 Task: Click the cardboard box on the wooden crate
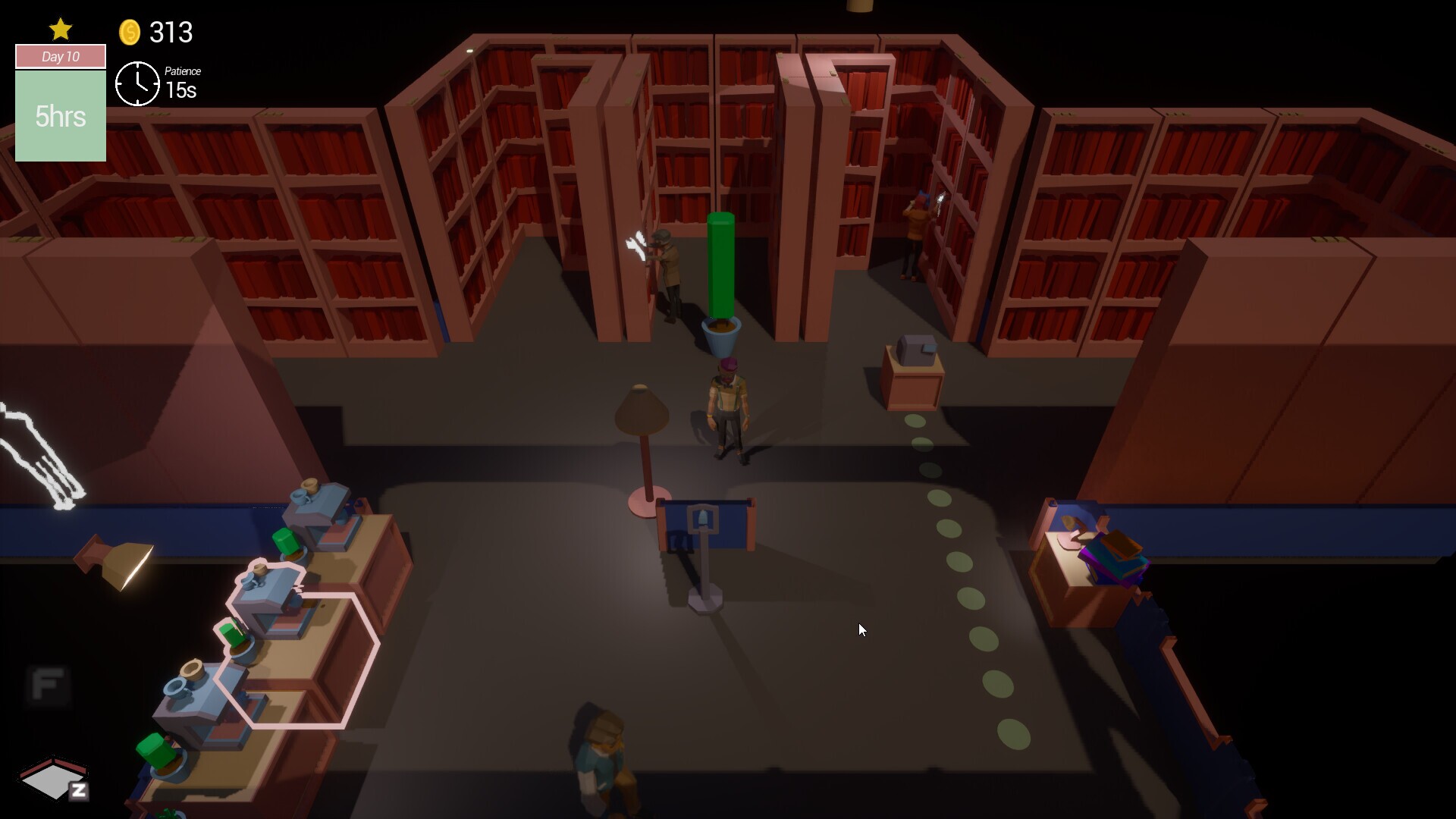click(x=916, y=353)
